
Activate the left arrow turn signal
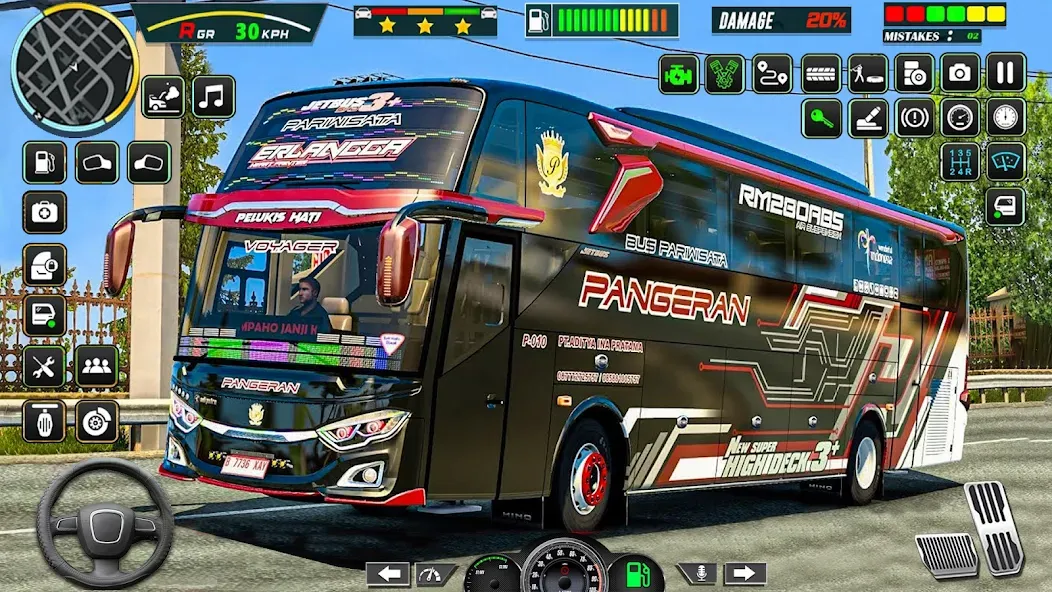click(388, 574)
